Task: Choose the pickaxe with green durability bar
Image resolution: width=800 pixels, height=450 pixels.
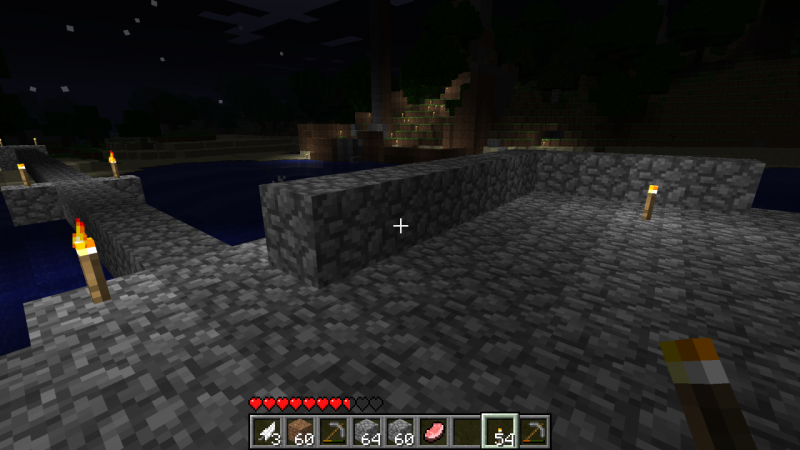Action: click(x=333, y=431)
